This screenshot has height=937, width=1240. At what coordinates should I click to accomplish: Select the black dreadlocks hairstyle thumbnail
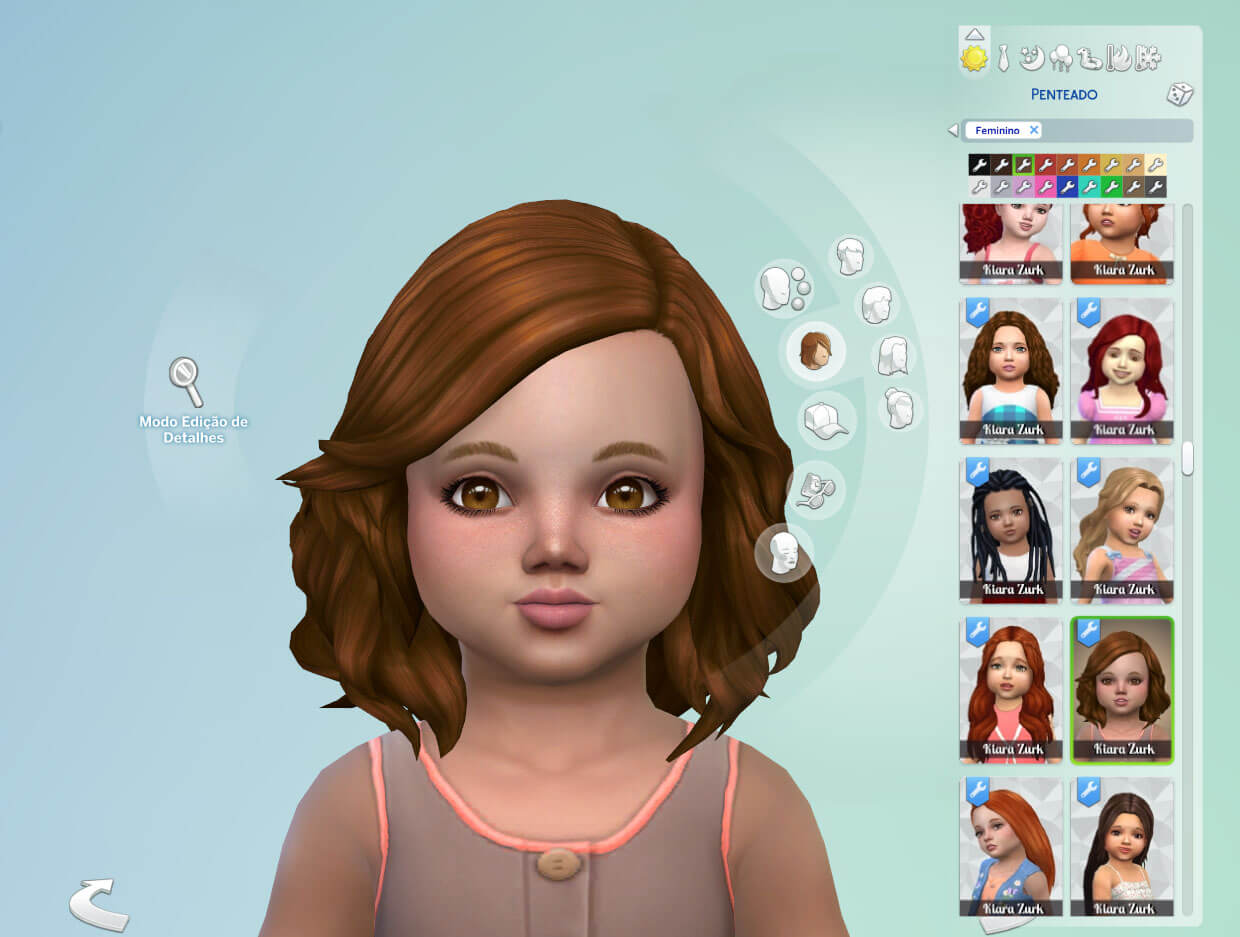tap(1011, 531)
